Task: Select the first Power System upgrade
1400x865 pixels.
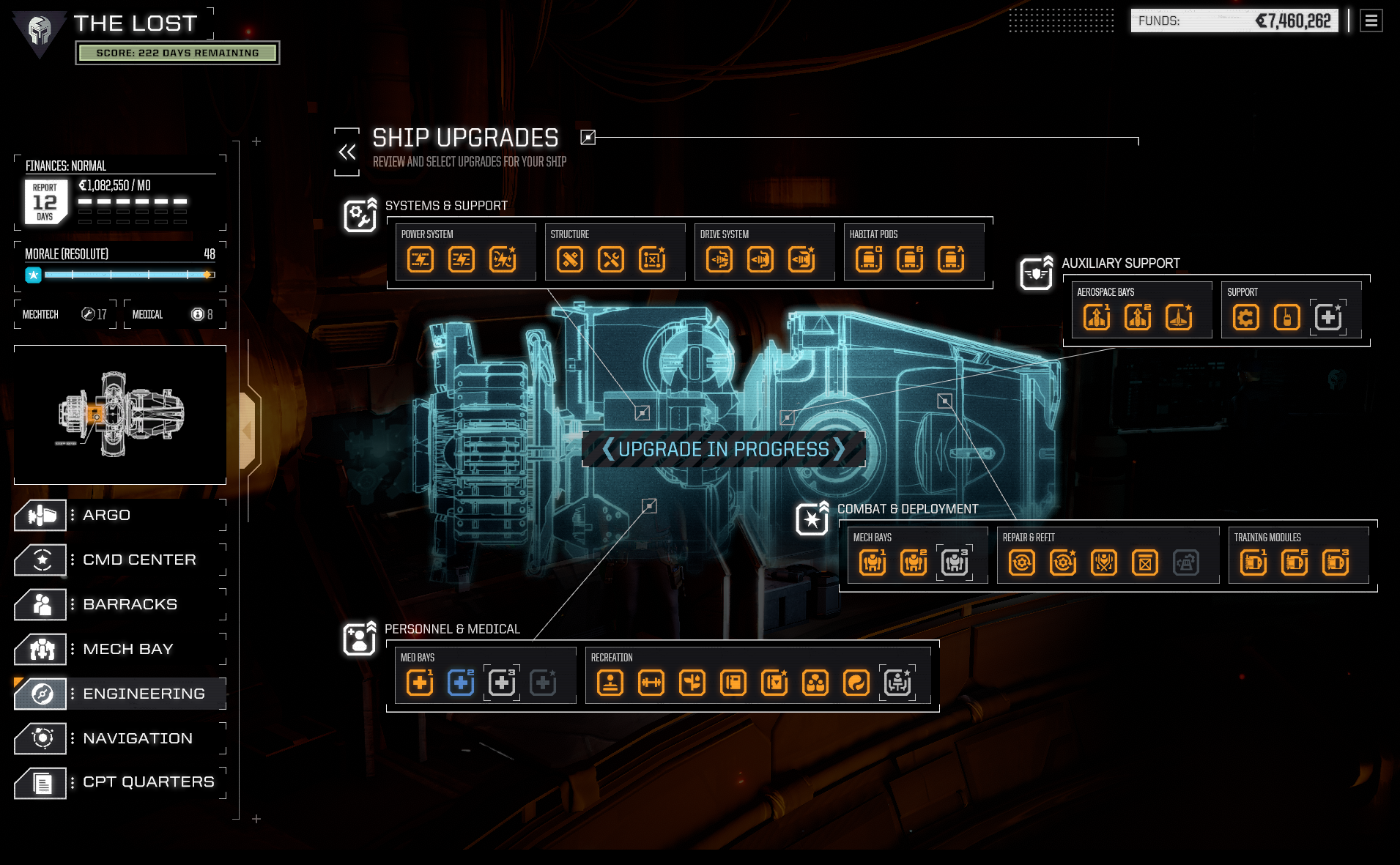Action: pos(421,259)
